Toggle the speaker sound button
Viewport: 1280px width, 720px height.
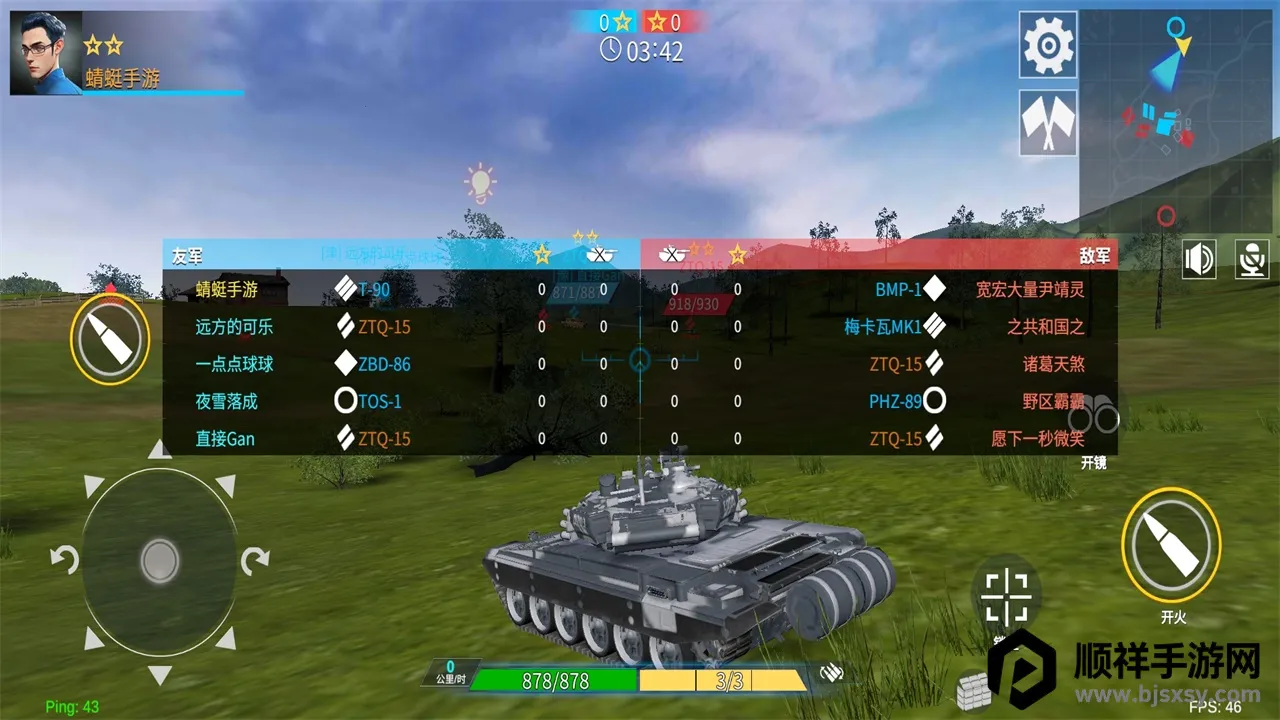pos(1199,259)
